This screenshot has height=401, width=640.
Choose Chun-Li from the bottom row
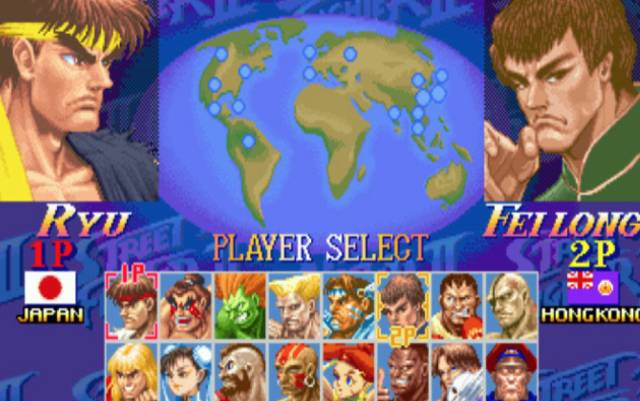[187, 372]
